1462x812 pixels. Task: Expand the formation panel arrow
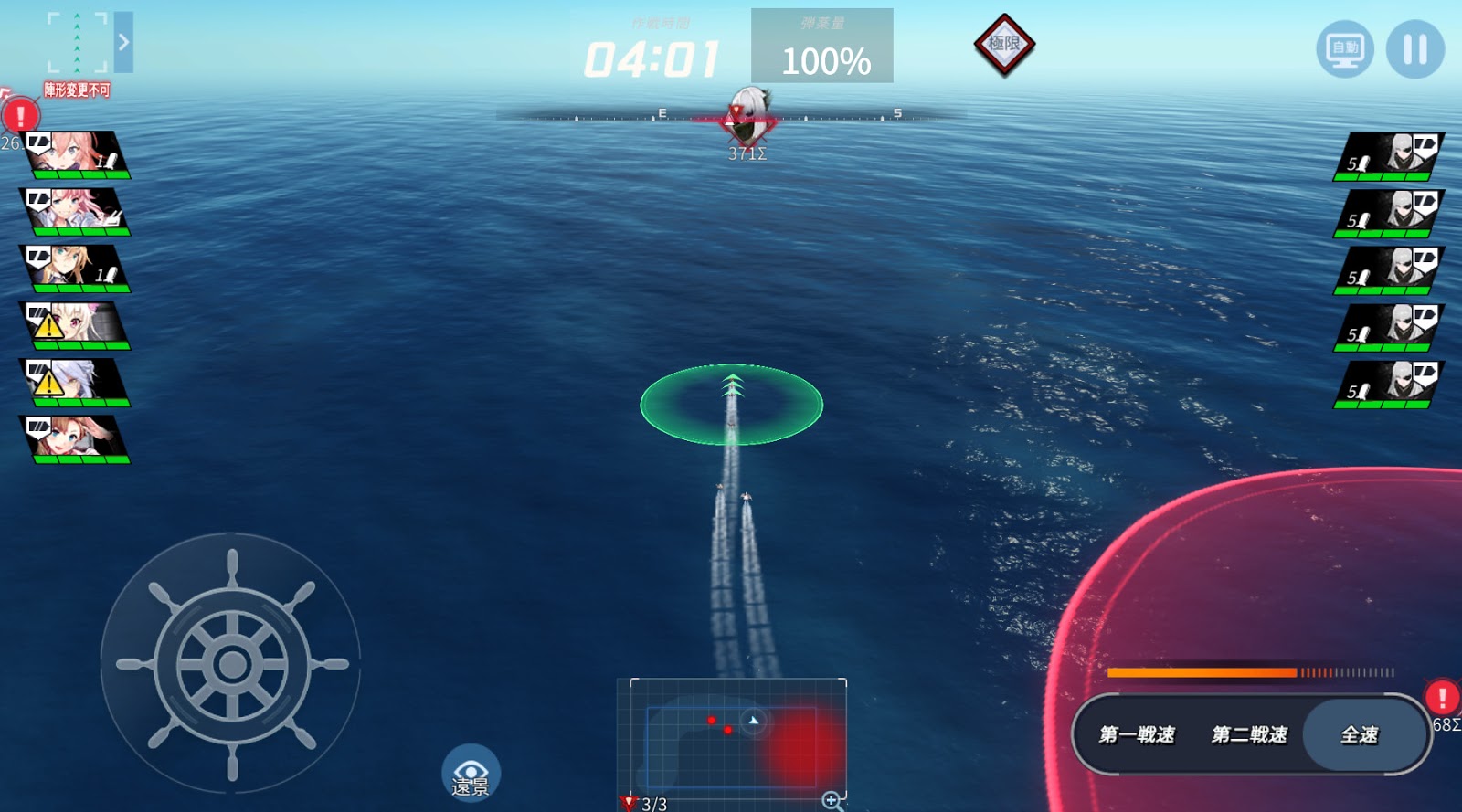point(123,42)
